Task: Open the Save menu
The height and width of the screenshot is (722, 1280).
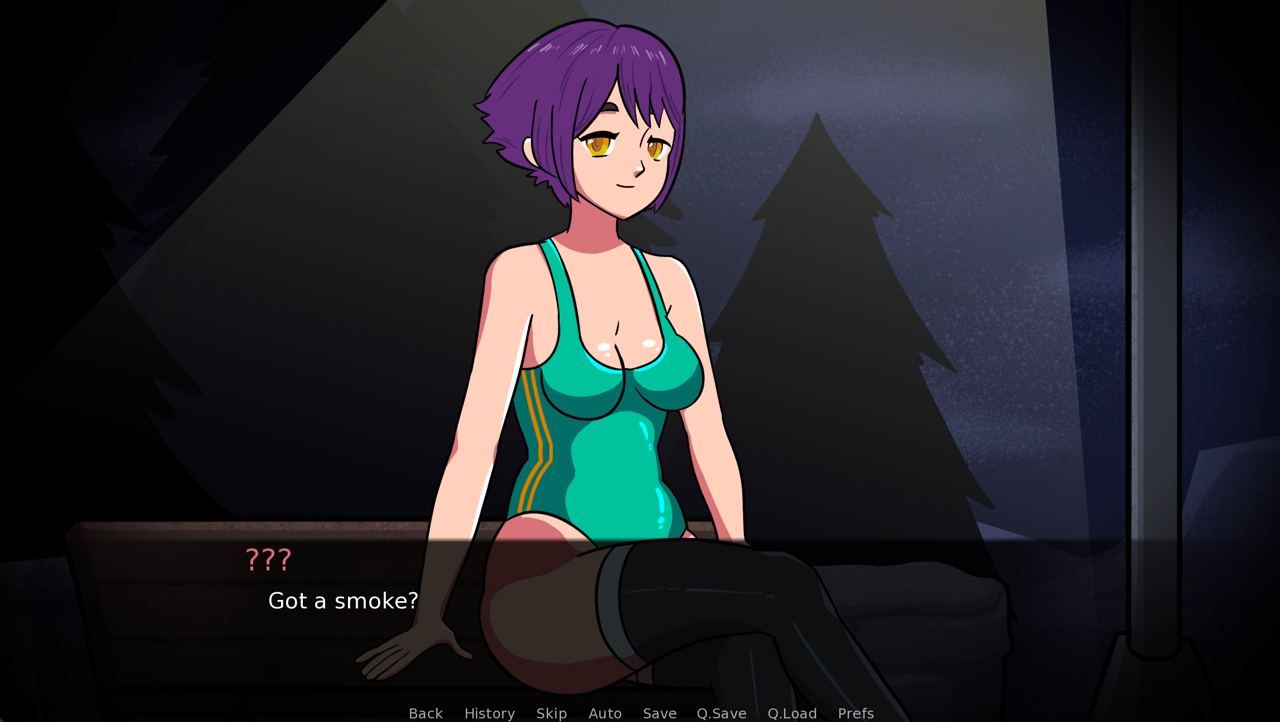Action: coord(659,713)
